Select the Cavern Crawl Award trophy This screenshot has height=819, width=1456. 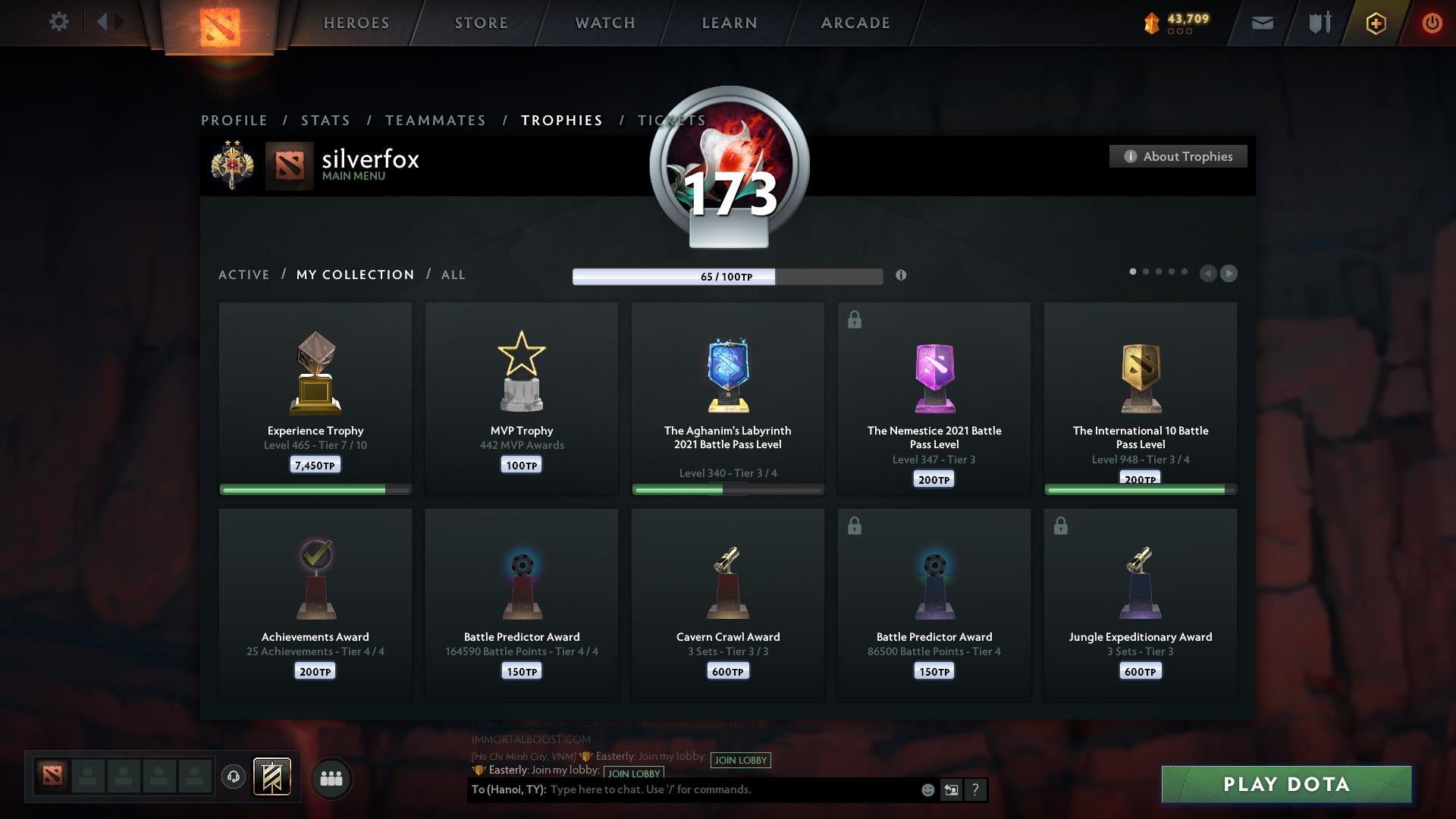(727, 604)
